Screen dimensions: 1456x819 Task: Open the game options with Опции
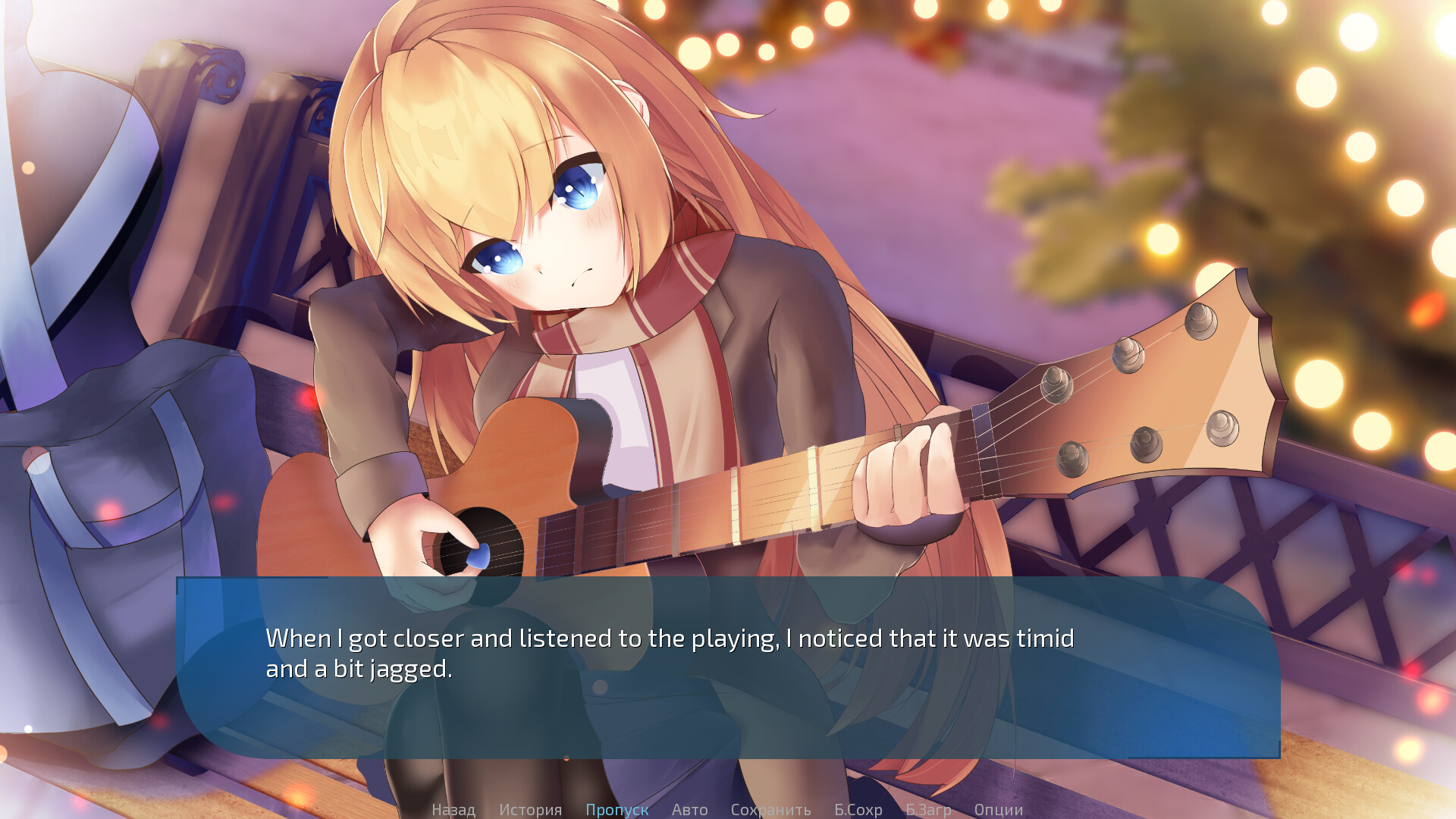point(999,809)
